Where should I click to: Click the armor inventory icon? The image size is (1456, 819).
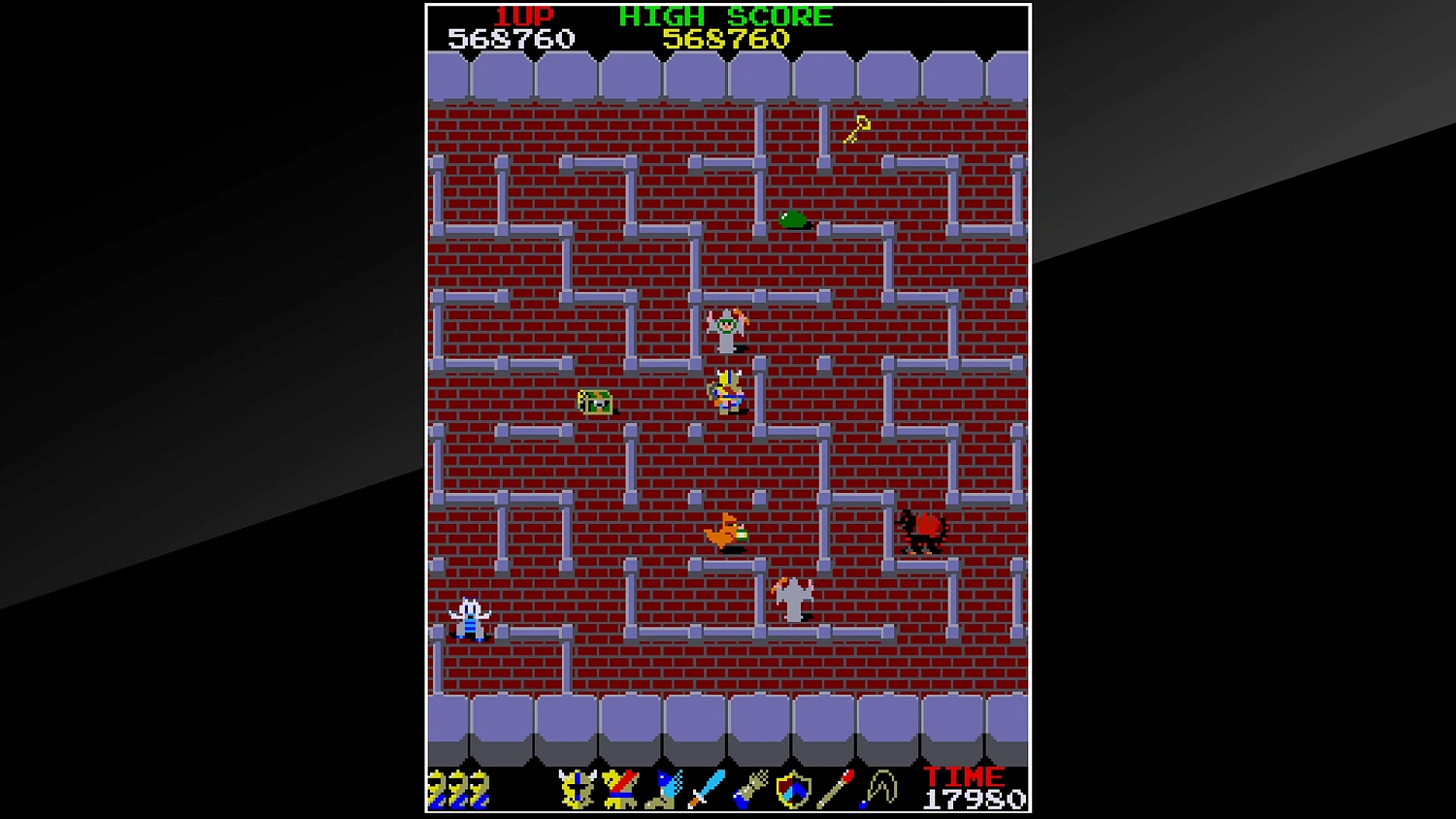coord(618,788)
